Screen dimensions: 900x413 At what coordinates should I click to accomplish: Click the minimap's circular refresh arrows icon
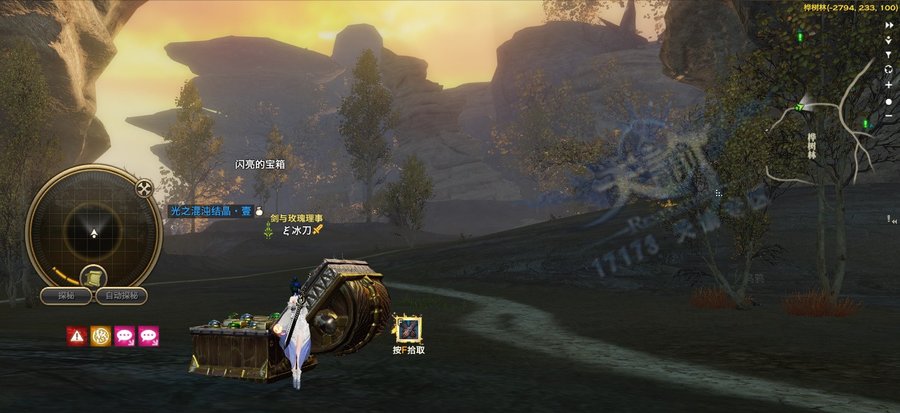click(x=888, y=70)
